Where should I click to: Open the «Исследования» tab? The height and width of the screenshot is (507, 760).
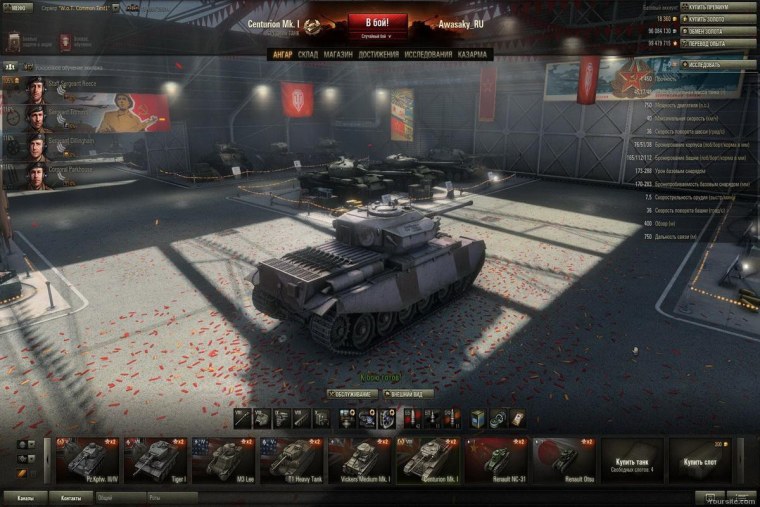click(428, 54)
